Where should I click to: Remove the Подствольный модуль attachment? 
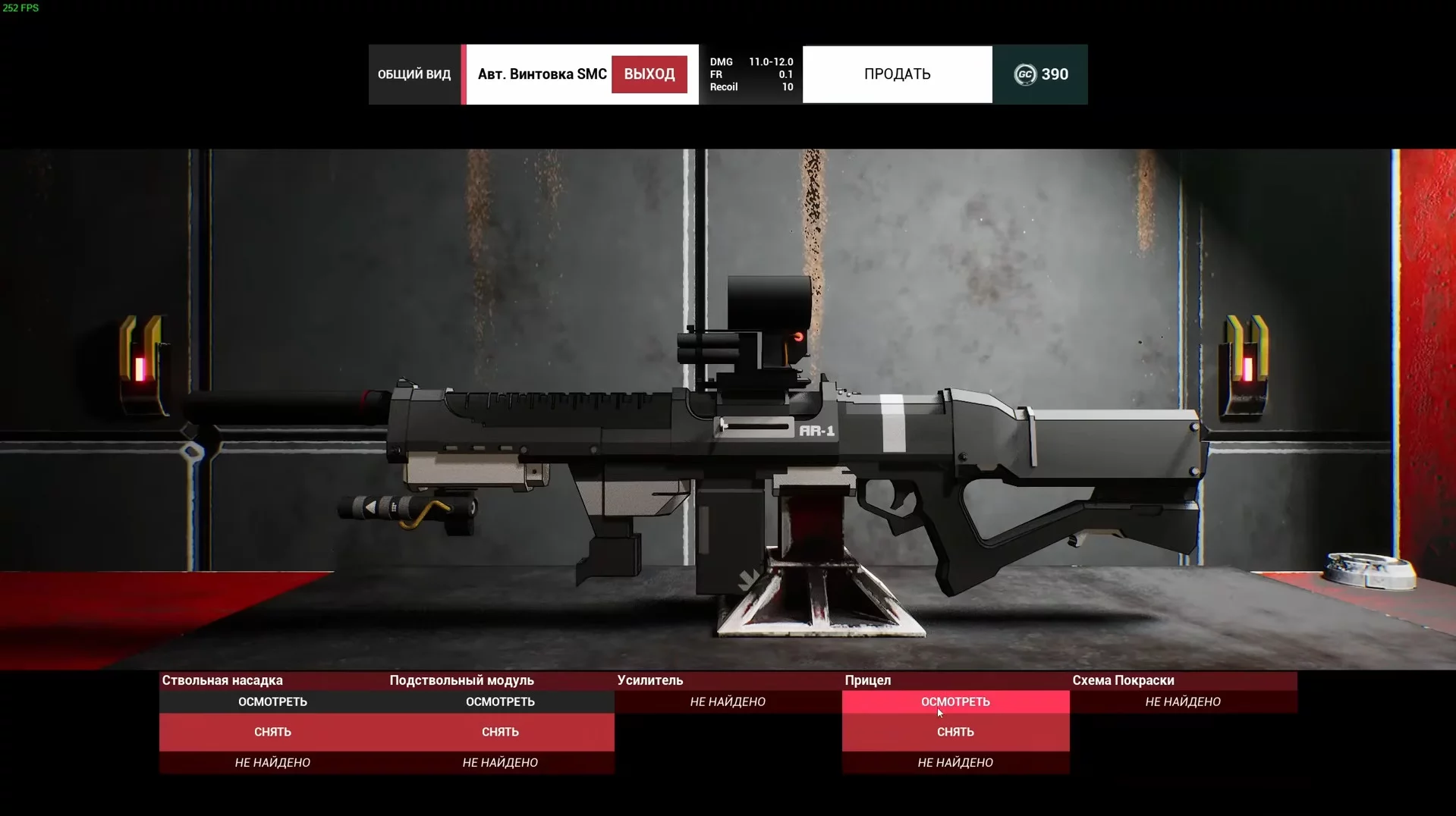pos(500,732)
